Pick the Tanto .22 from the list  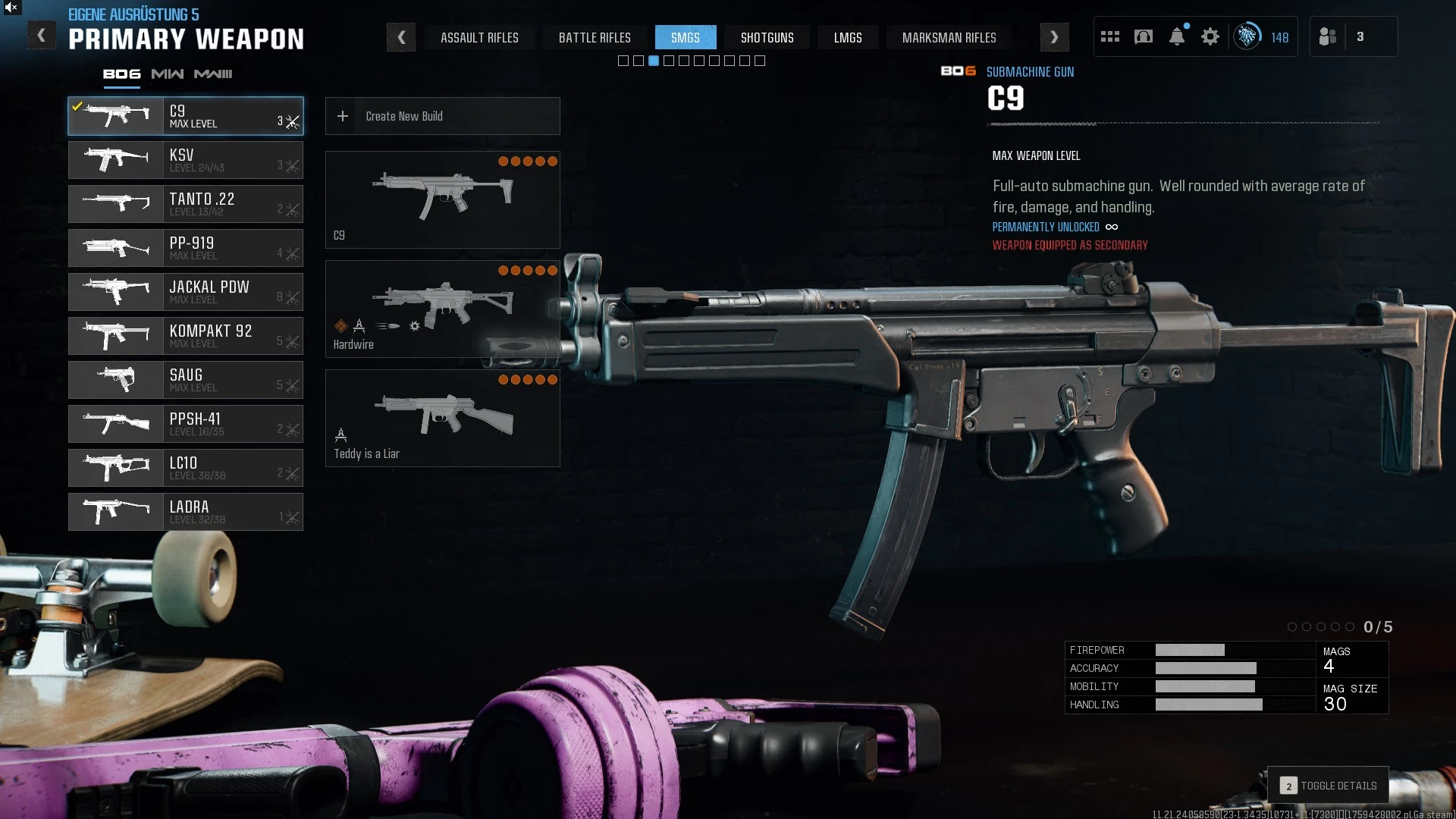[186, 204]
